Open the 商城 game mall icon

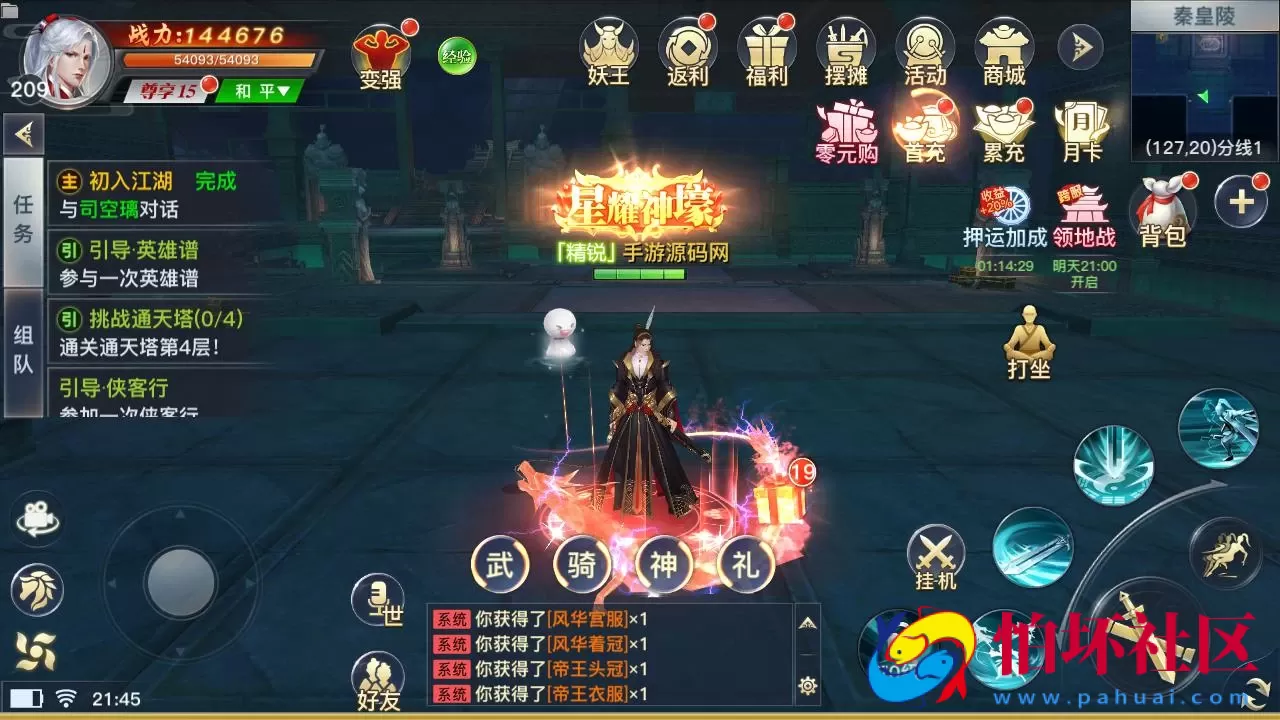1003,47
